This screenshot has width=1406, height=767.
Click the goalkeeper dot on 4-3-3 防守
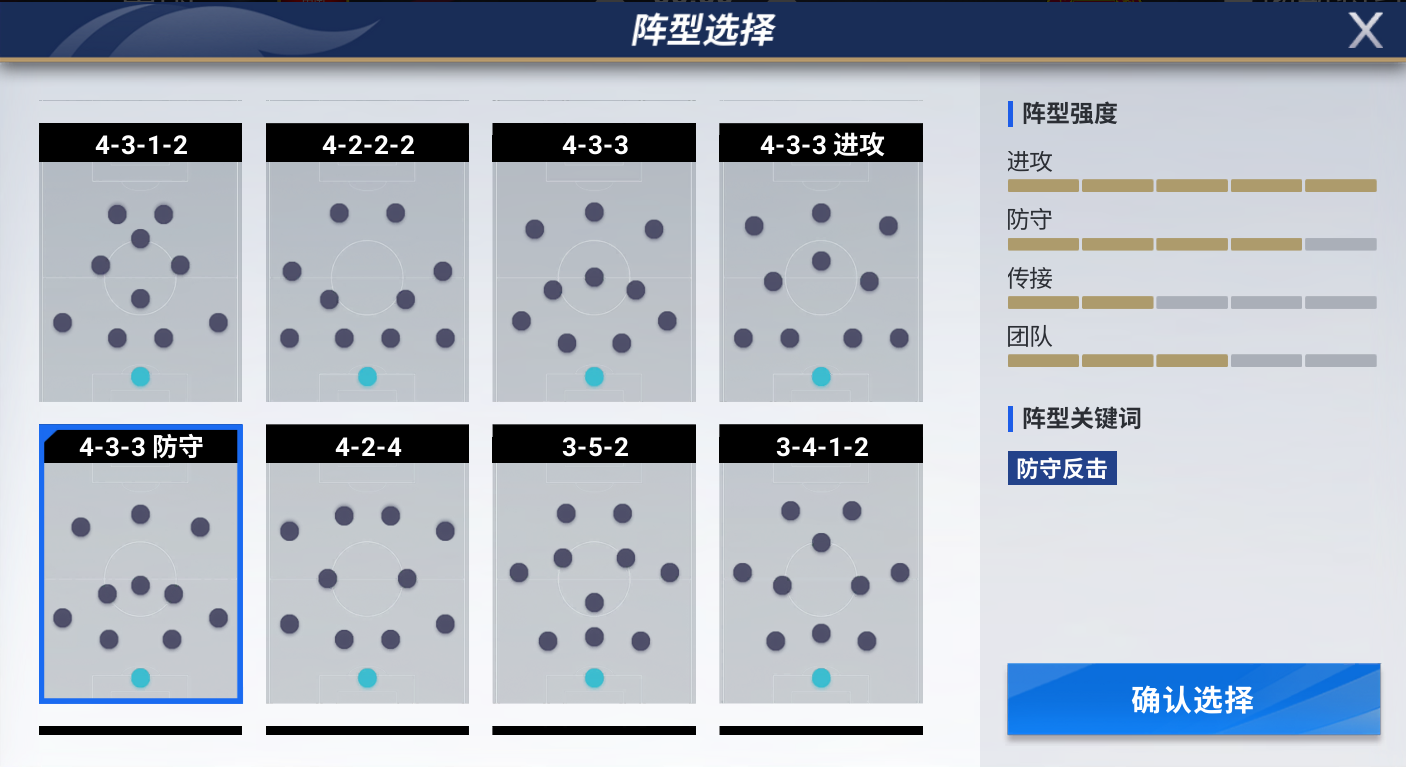(140, 678)
